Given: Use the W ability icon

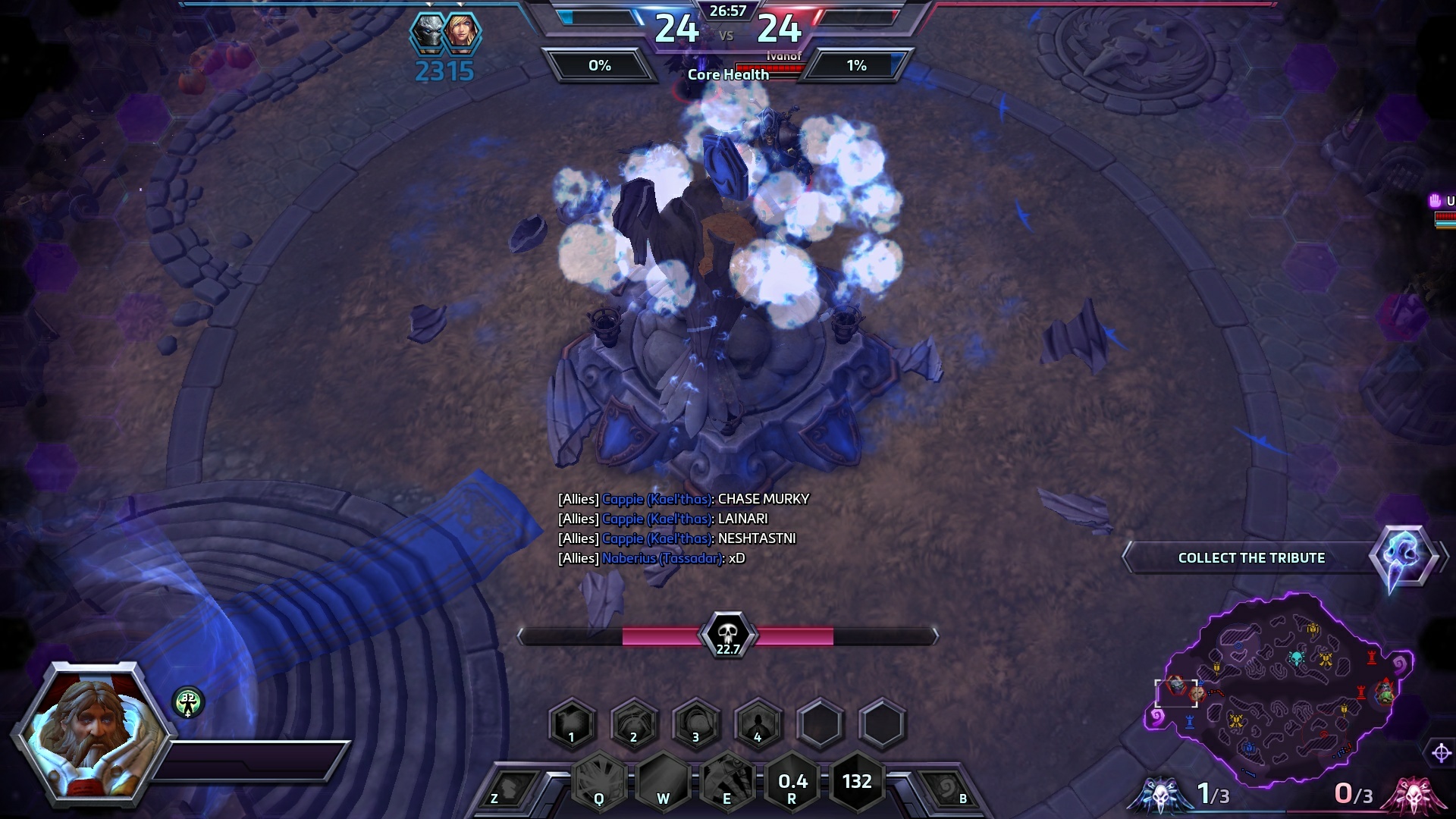Looking at the screenshot, I should (x=663, y=781).
